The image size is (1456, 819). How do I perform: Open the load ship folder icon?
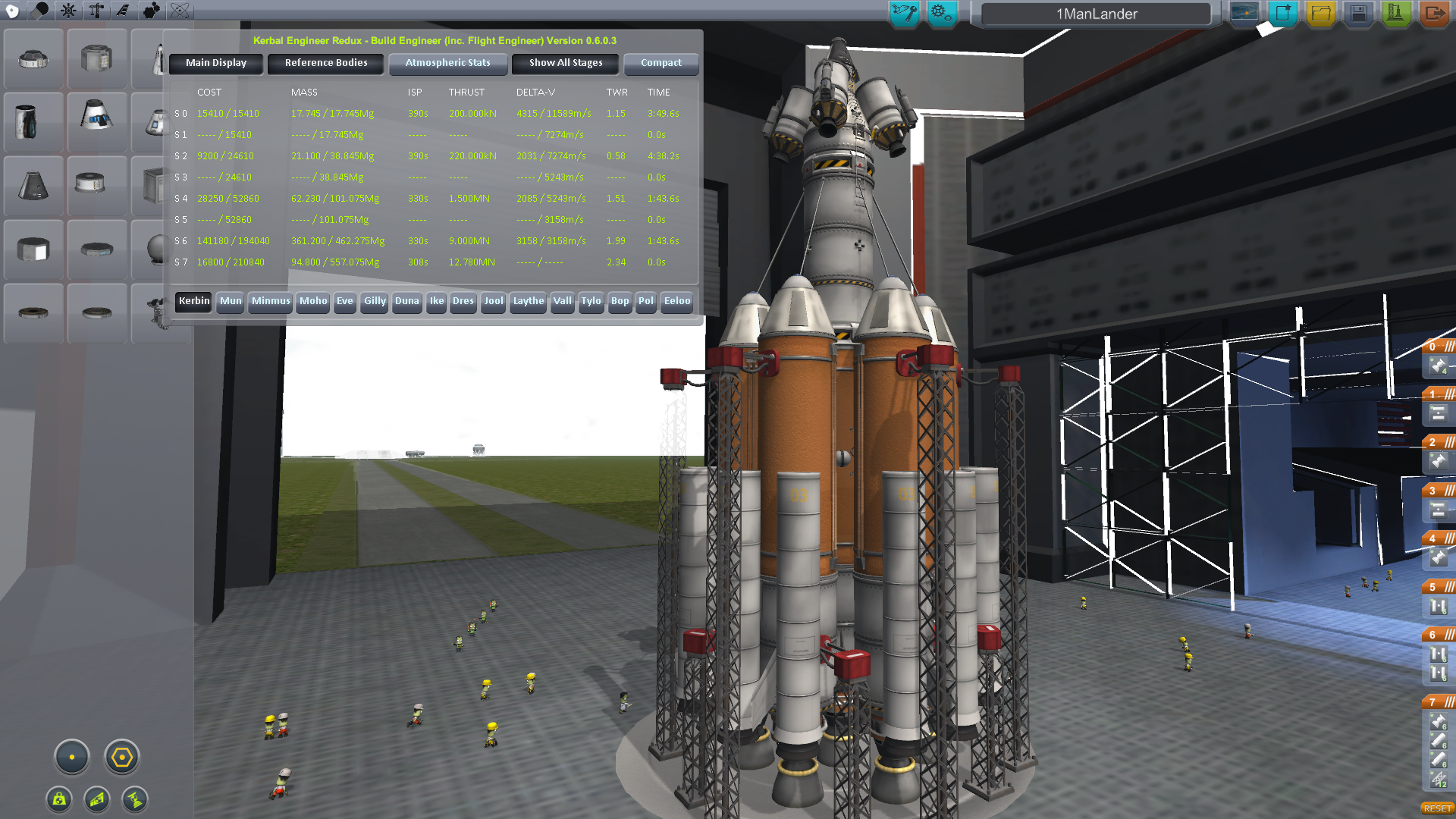(1321, 13)
